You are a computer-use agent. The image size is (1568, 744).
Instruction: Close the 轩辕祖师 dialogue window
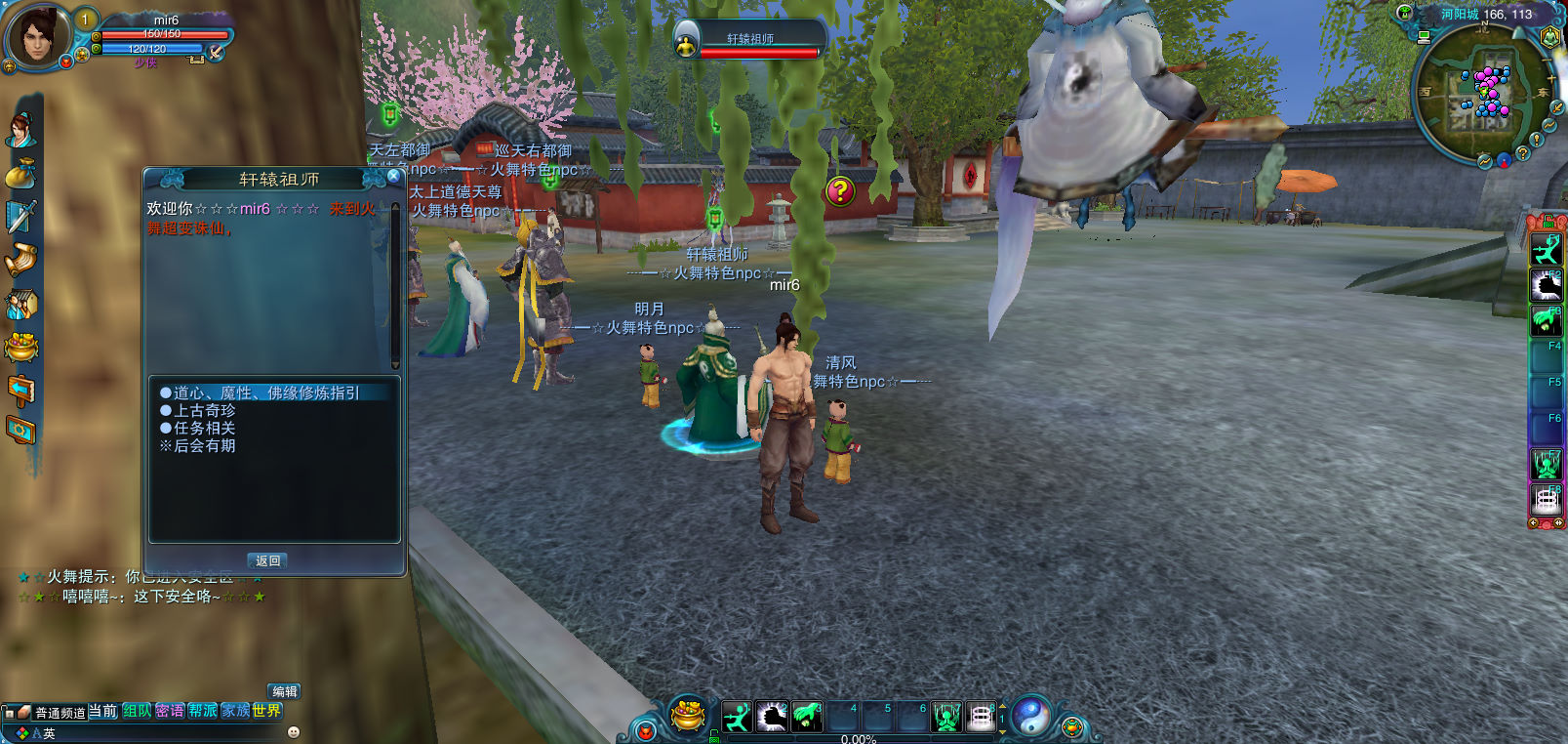(x=393, y=176)
